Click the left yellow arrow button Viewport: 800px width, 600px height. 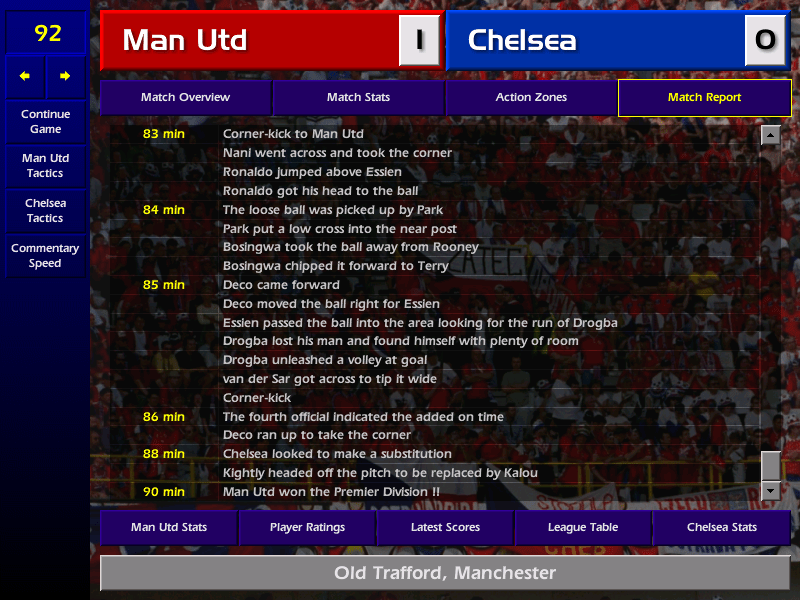point(25,76)
